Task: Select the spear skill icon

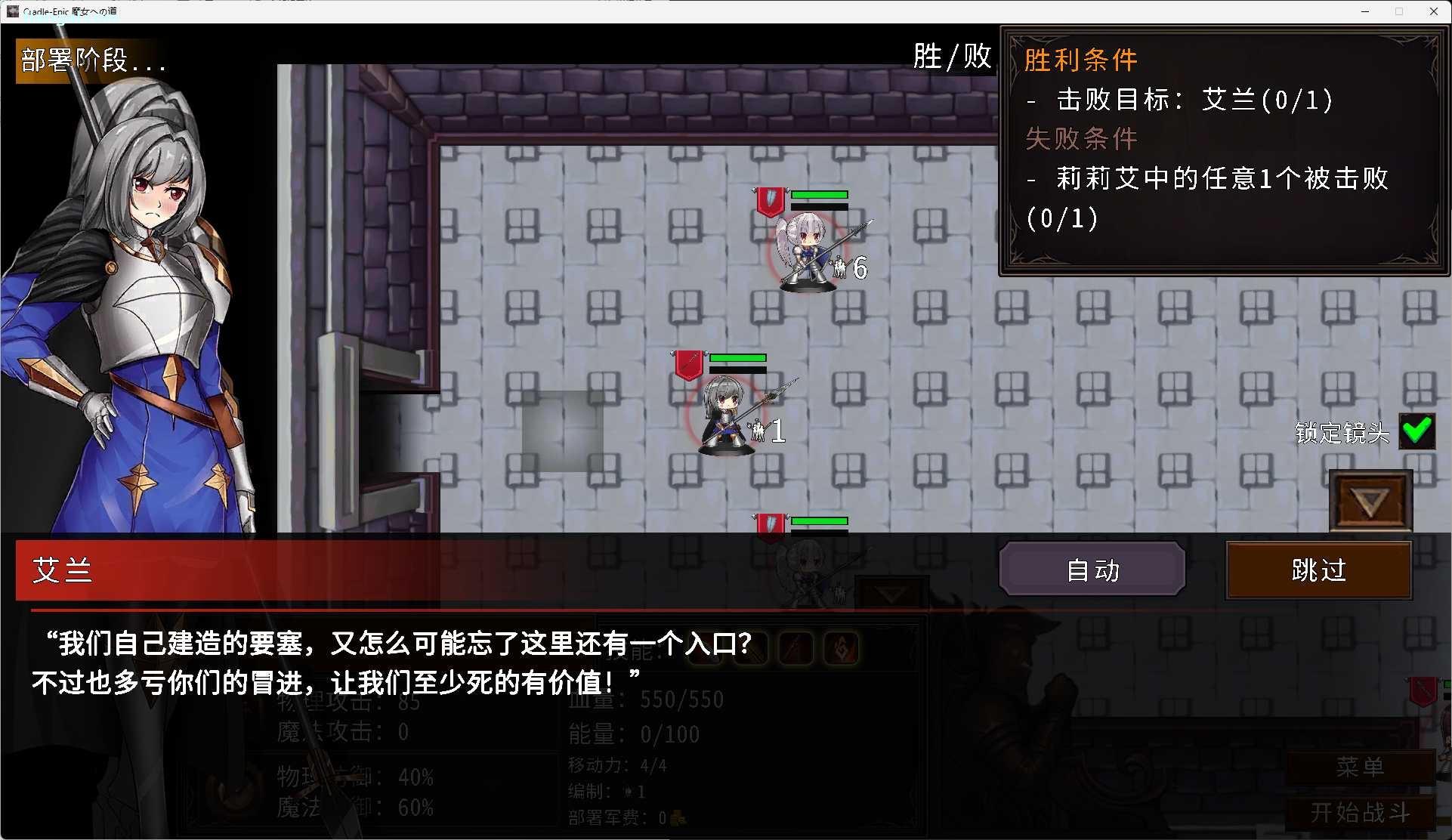Action: click(797, 648)
